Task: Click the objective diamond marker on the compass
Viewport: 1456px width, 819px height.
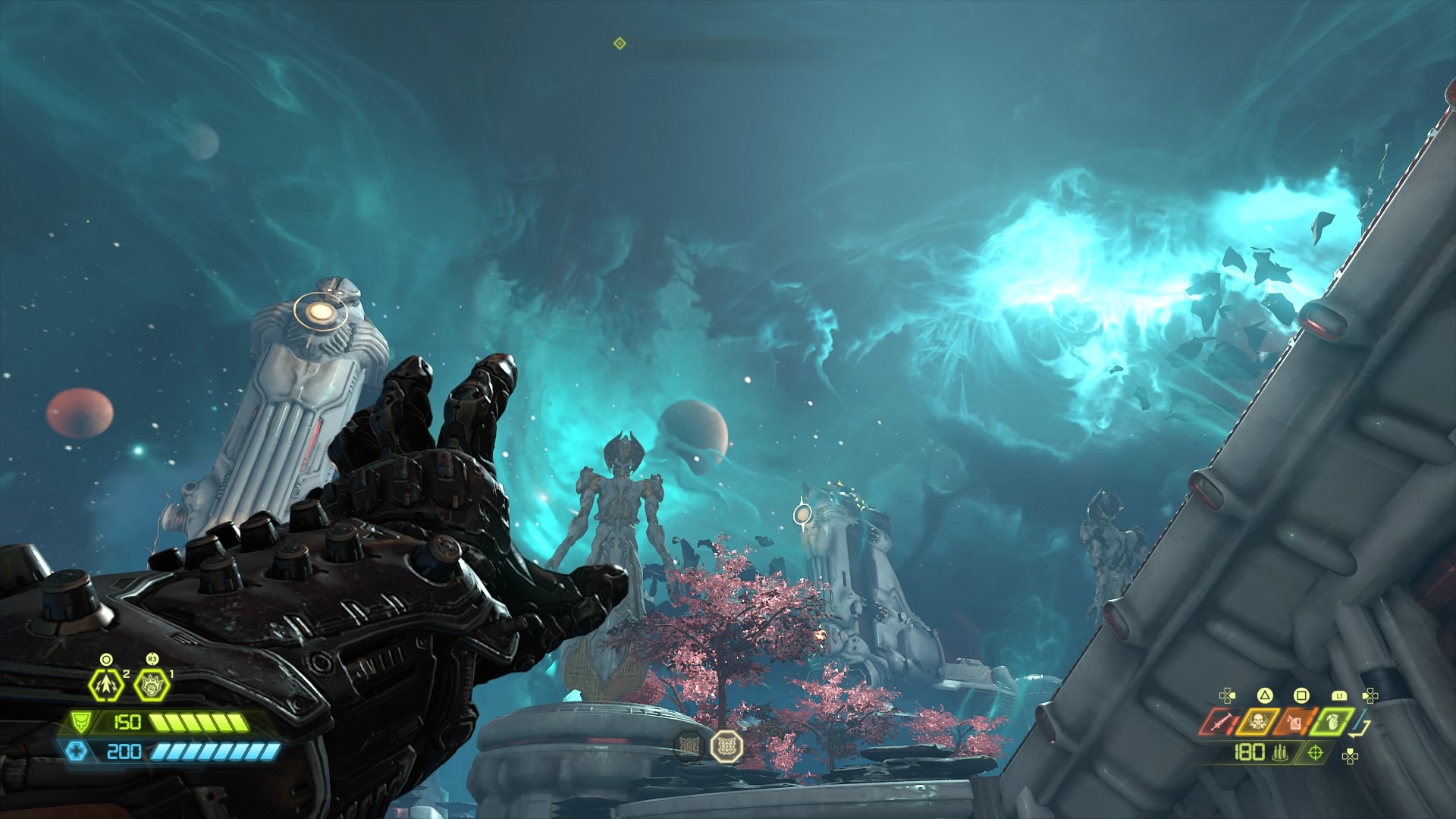Action: [620, 44]
